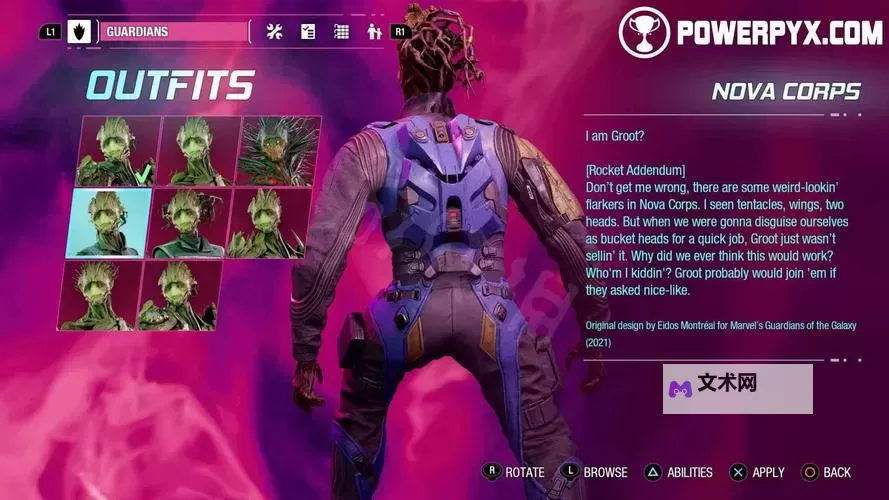Viewport: 889px width, 500px height.
Task: Click the 文术网 watermark badge
Action: click(737, 388)
